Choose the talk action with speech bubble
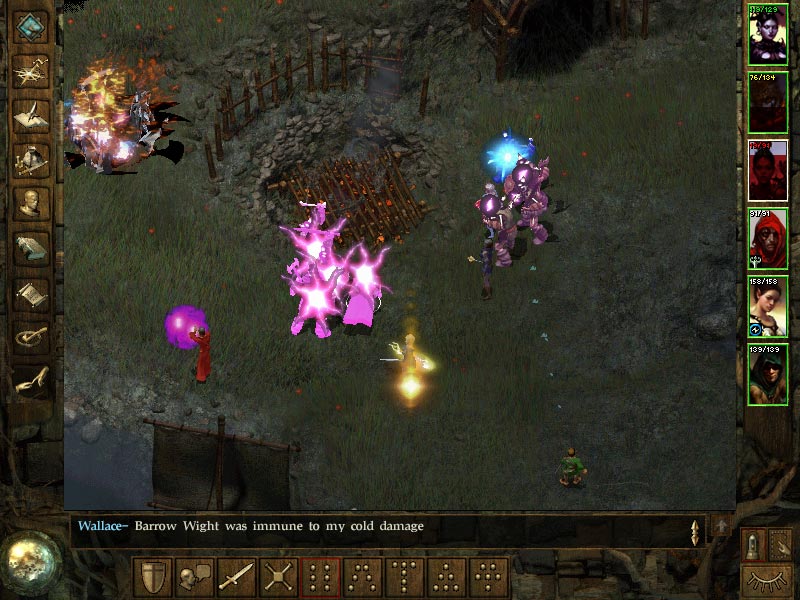 193,577
